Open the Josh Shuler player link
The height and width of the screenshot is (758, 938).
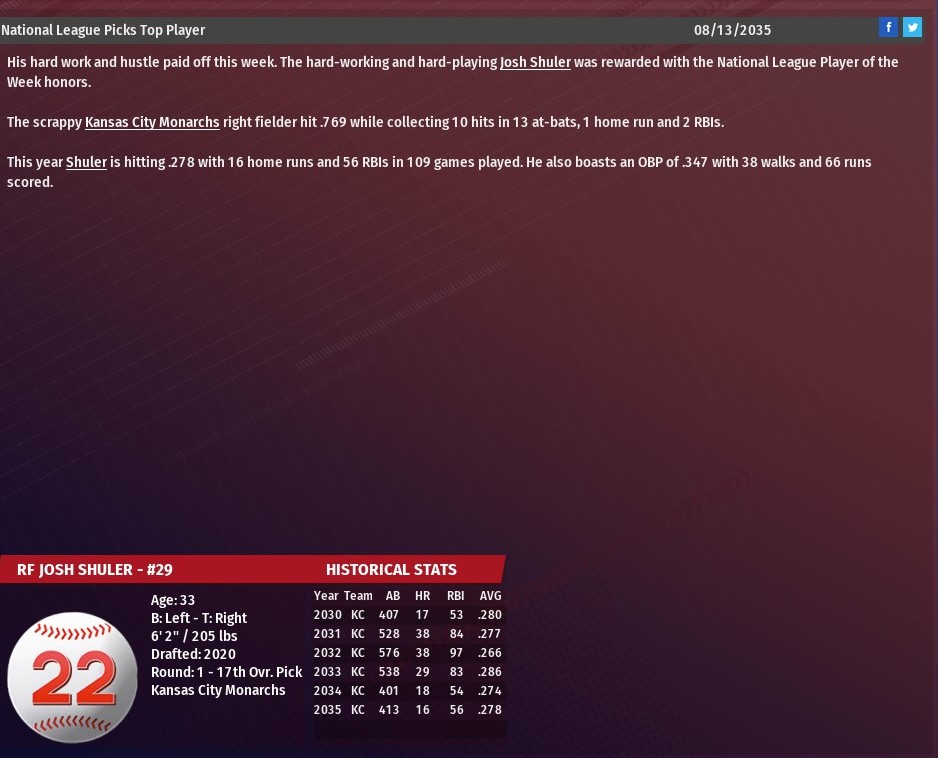(x=535, y=62)
